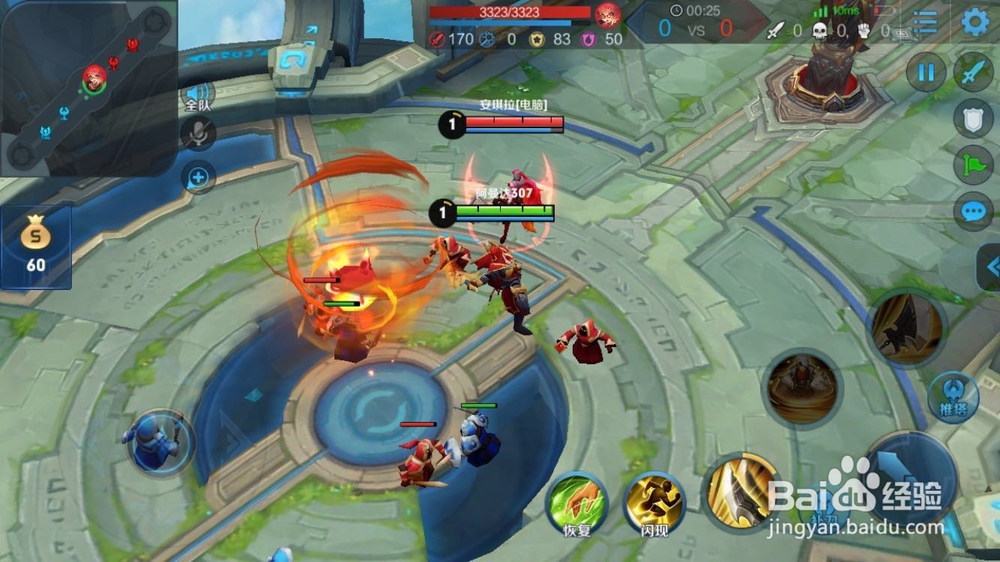
Task: Activate the golden blade skill
Action: (x=741, y=492)
